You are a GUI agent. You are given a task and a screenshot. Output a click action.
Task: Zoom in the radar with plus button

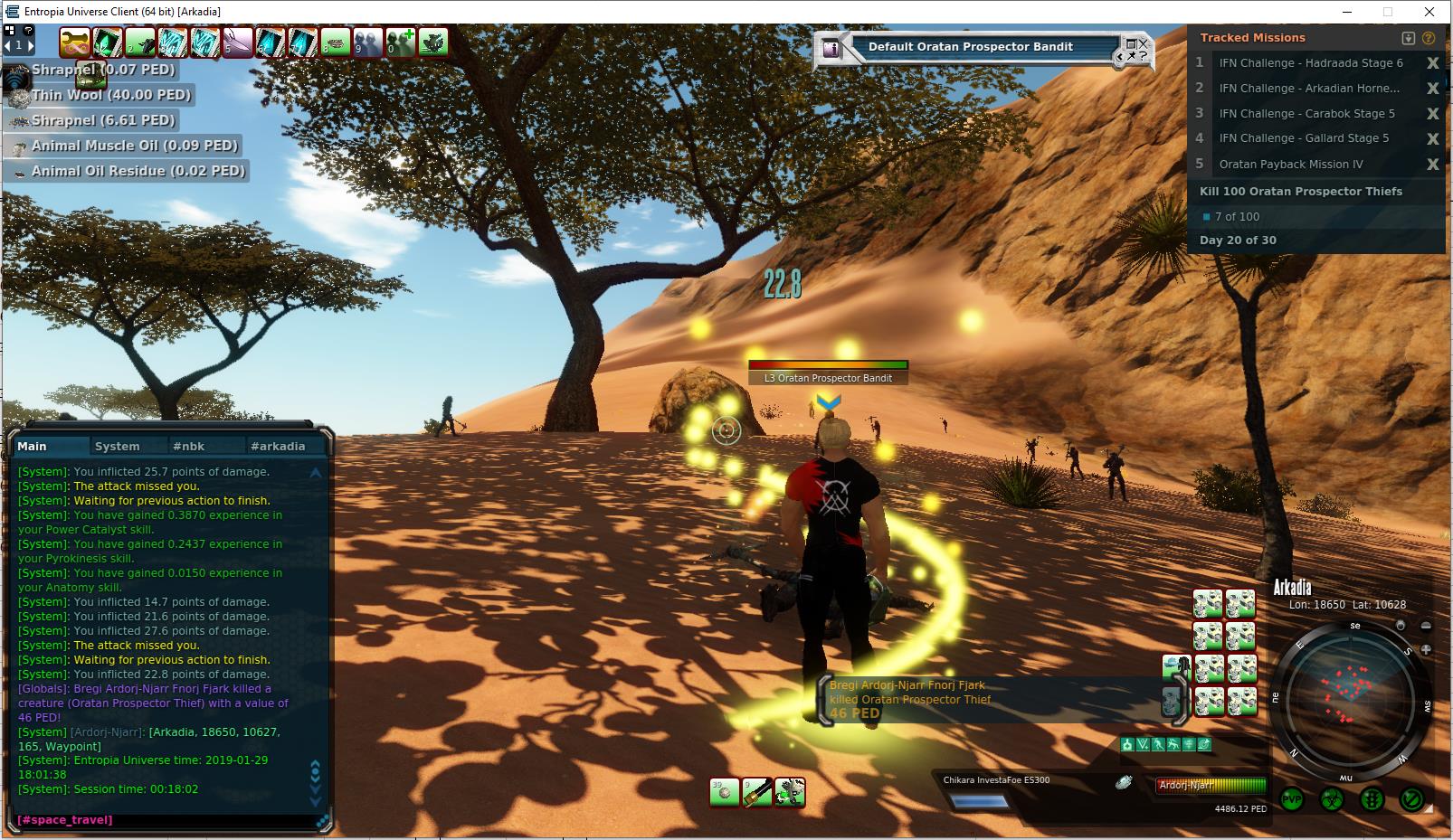pos(1426,649)
